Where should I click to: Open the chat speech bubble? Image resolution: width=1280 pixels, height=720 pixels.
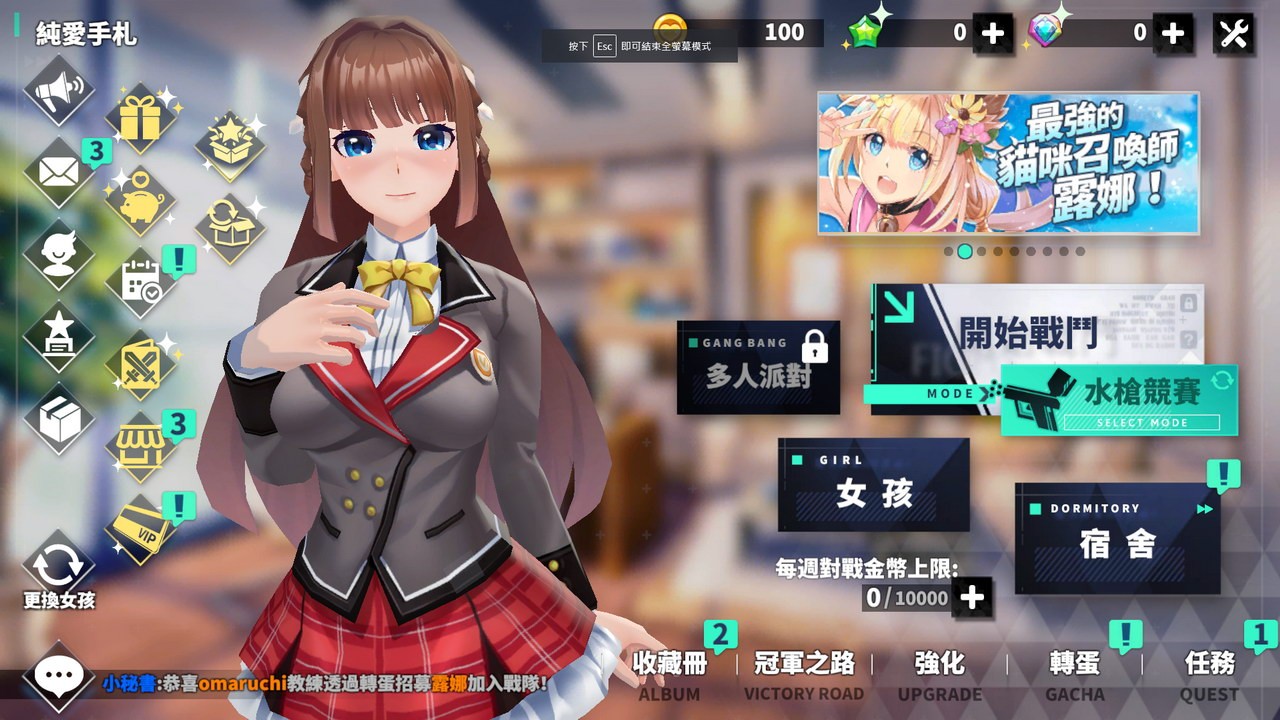point(58,677)
